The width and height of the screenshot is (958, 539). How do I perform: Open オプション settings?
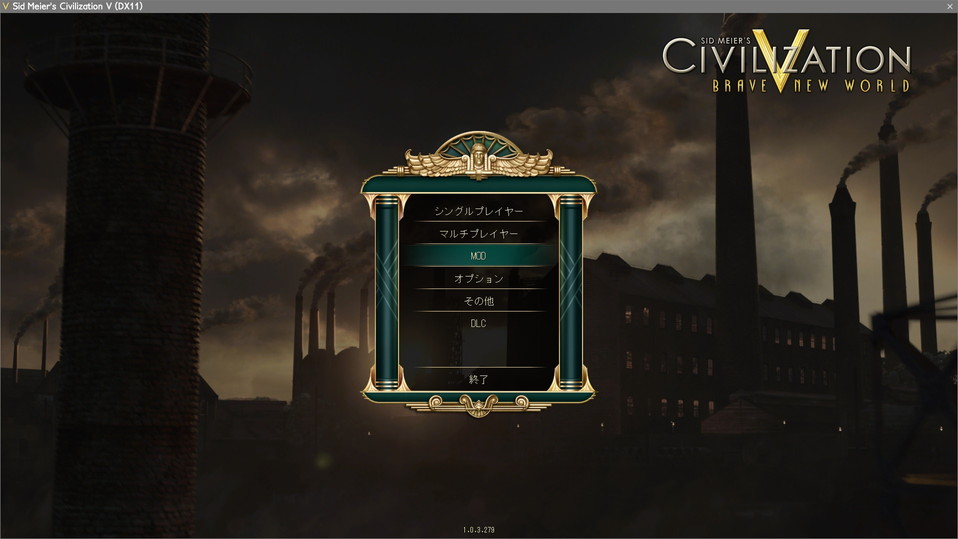(x=478, y=279)
